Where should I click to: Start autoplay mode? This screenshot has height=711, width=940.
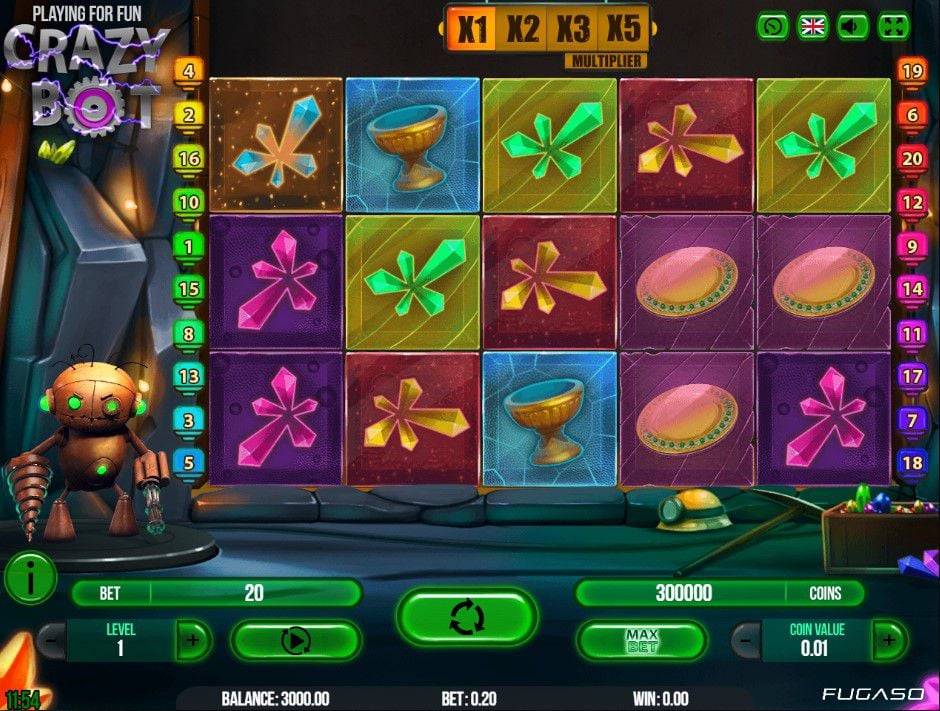(x=295, y=640)
